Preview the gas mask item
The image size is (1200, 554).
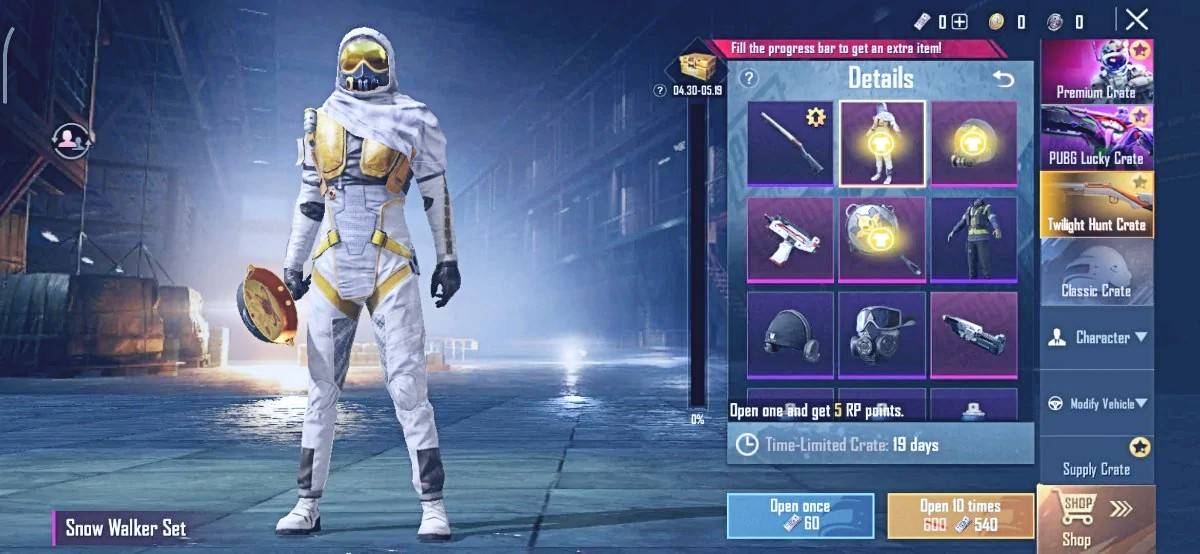[x=881, y=334]
